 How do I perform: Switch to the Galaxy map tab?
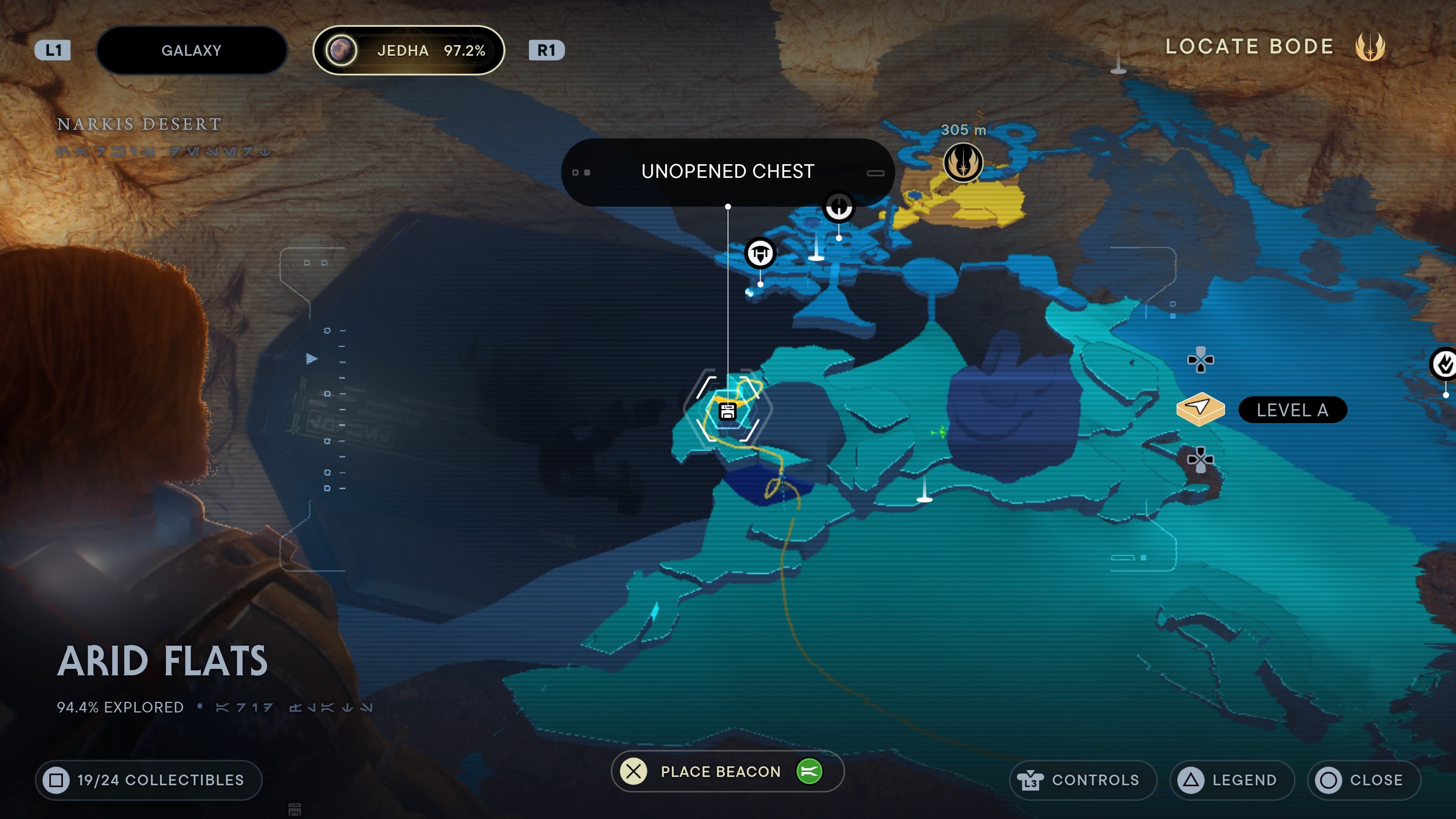click(191, 50)
